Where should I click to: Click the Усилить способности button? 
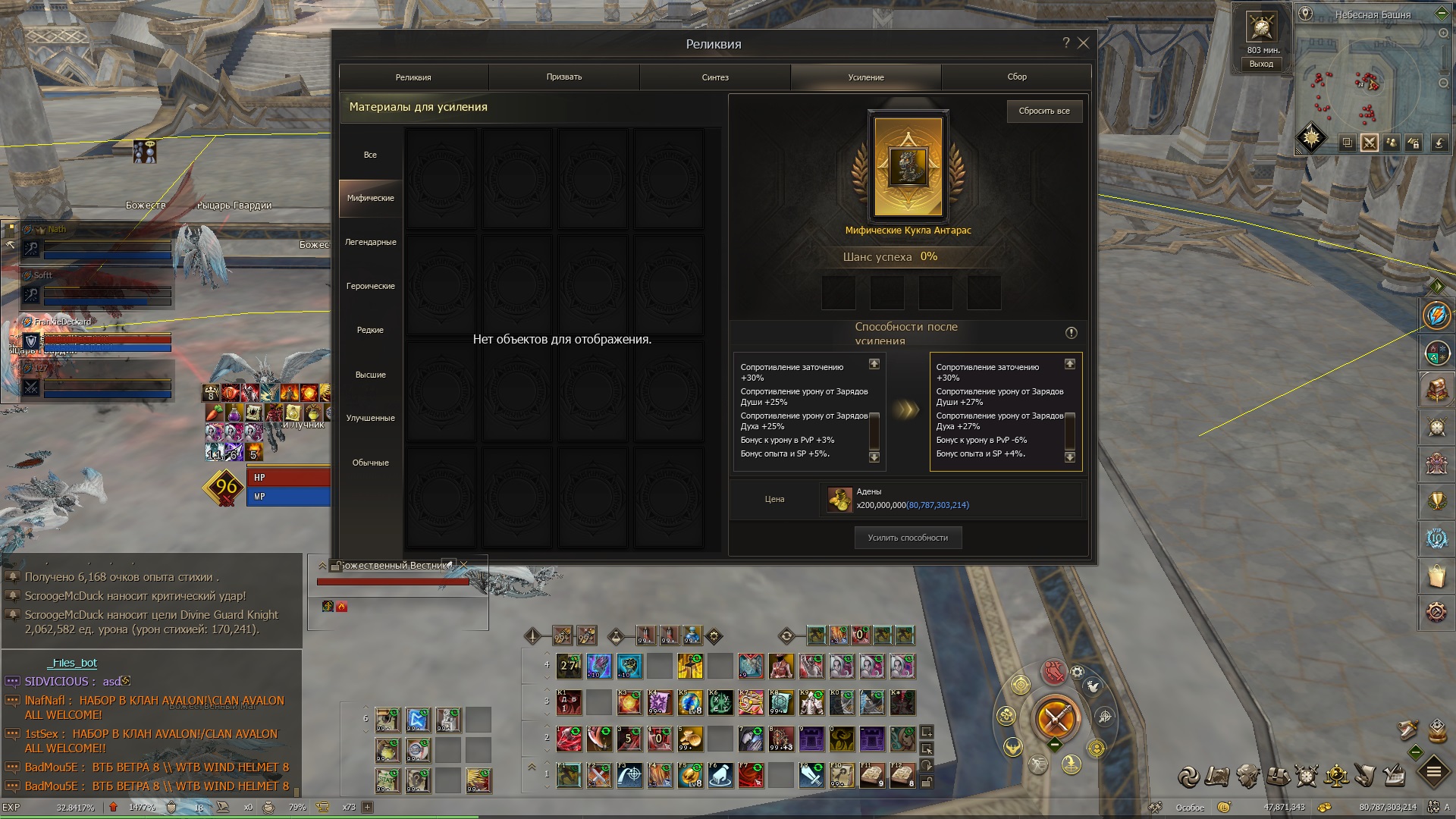coord(908,538)
